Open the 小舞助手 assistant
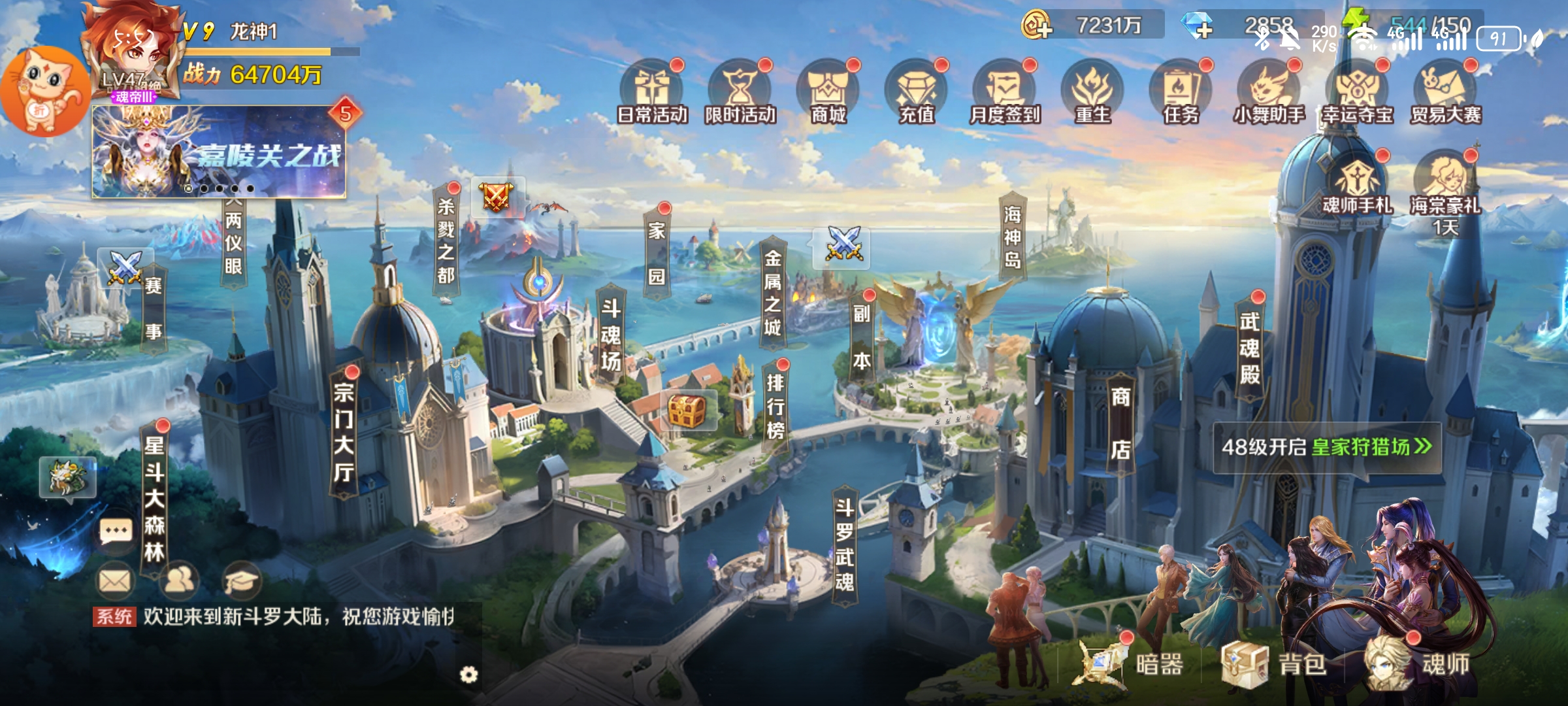The width and height of the screenshot is (1568, 706). [1269, 92]
